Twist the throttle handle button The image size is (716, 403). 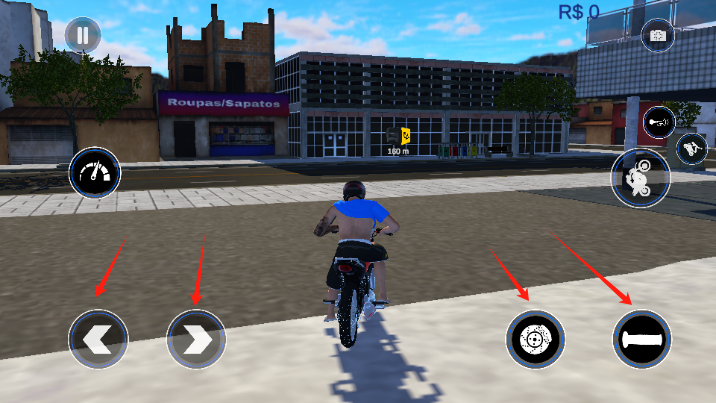click(642, 340)
